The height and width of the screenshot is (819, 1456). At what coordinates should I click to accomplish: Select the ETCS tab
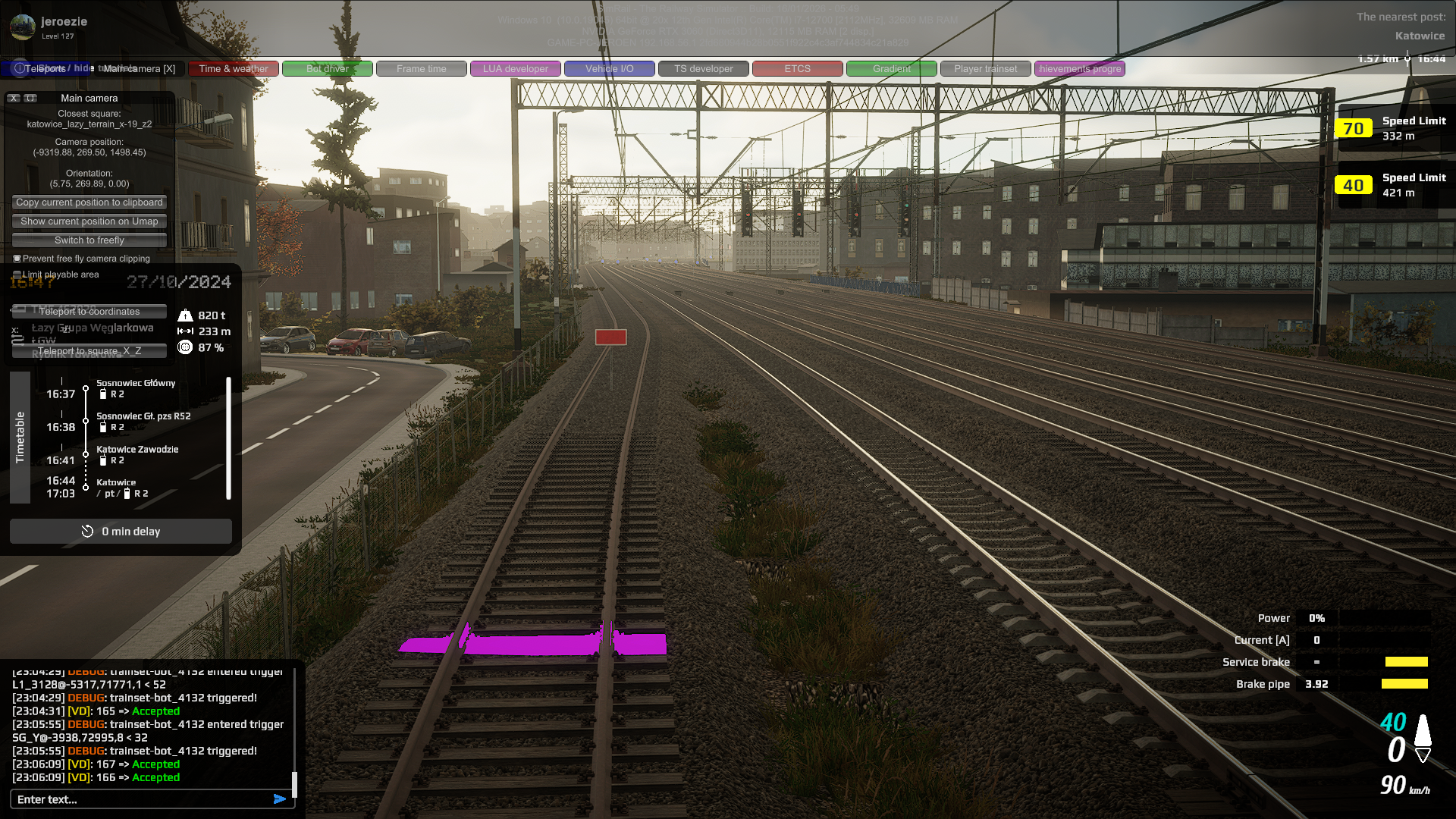tap(798, 69)
